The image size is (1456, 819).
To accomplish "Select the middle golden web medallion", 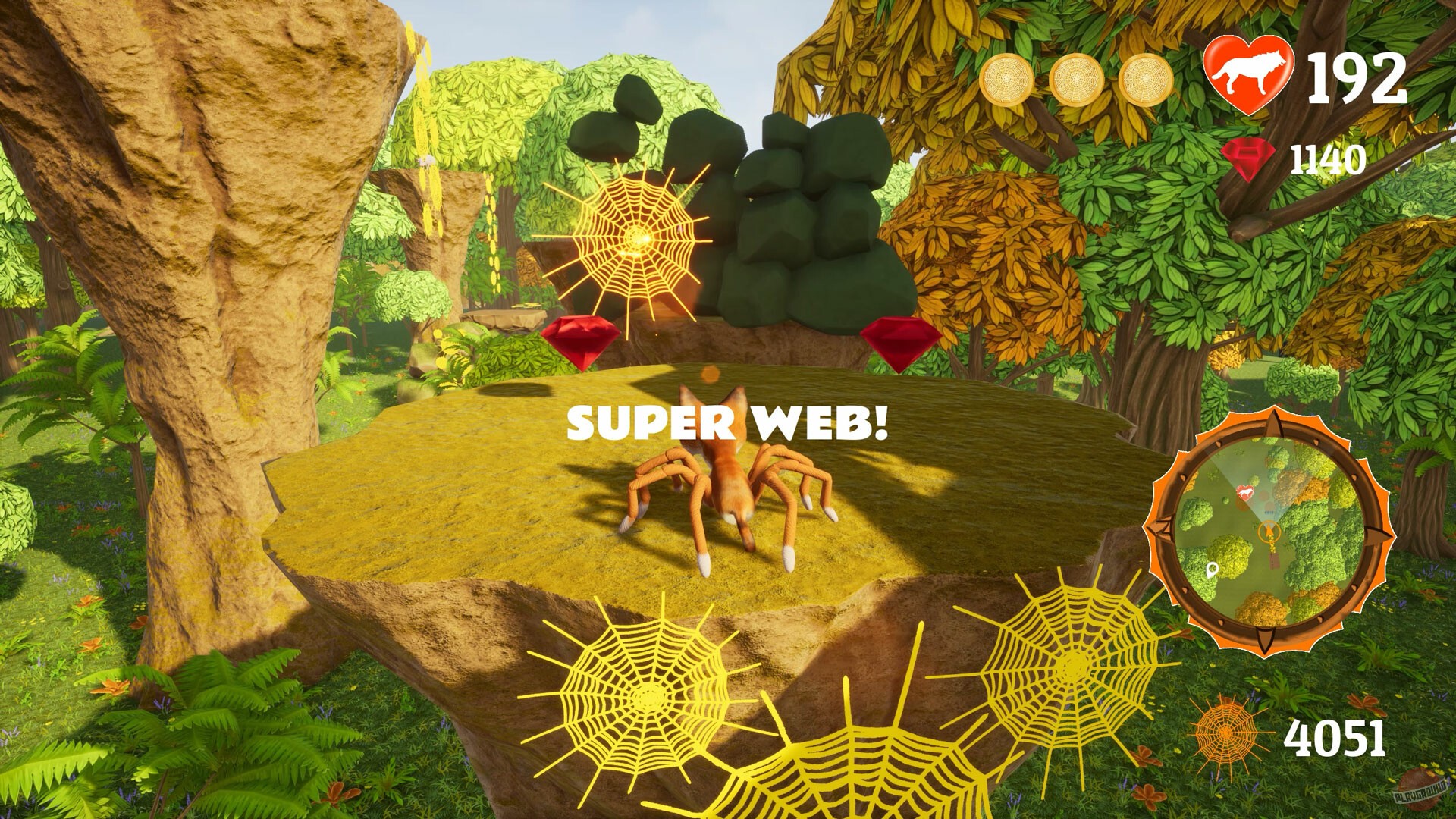I will pos(1077,79).
